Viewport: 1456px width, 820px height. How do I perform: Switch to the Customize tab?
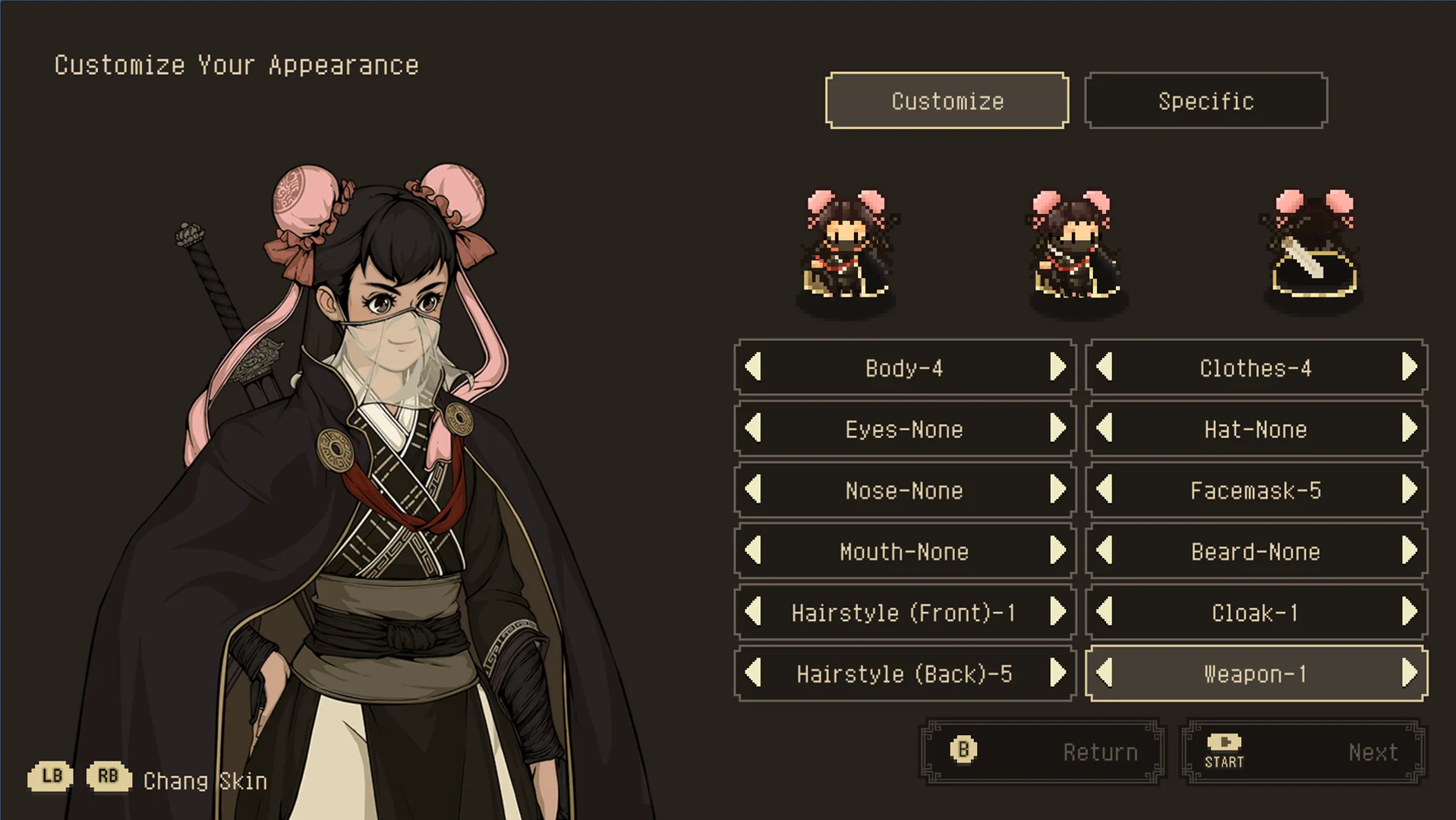point(947,101)
